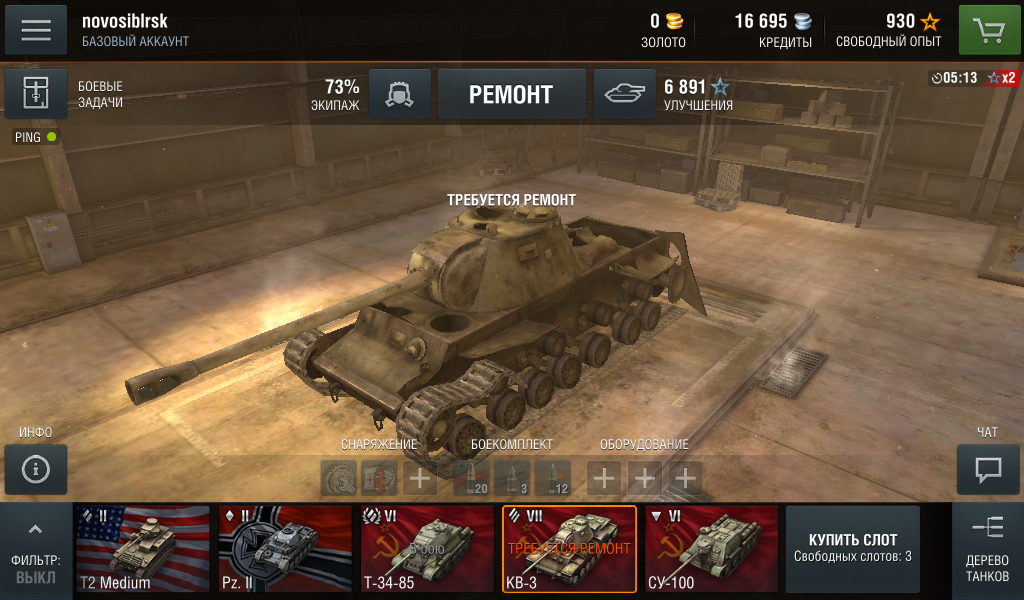Select the ammo slot with 12 shells
Viewport: 1024px width, 600px height.
click(x=552, y=478)
